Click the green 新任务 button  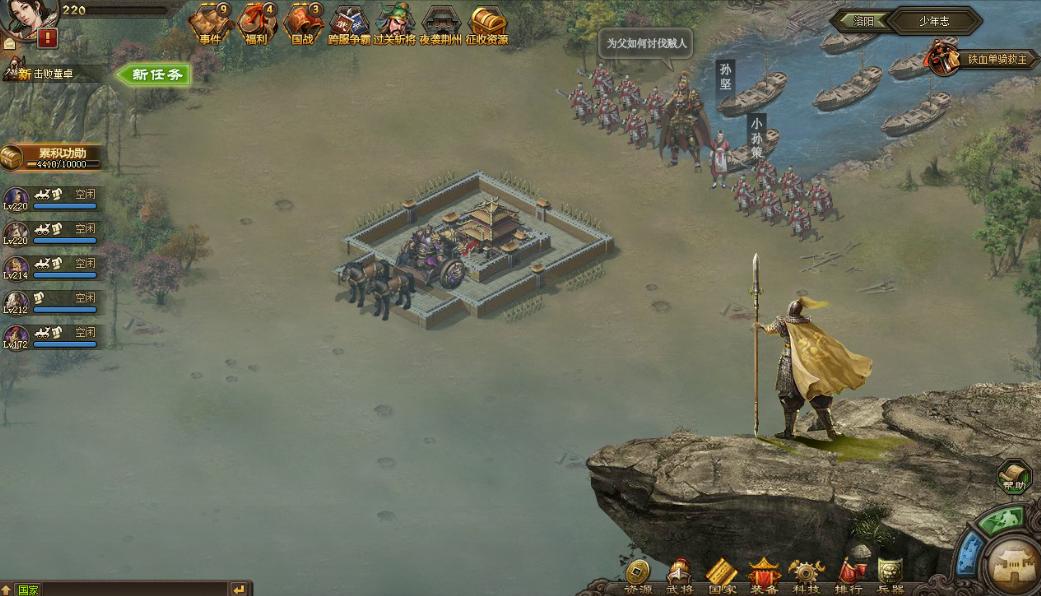click(x=155, y=74)
